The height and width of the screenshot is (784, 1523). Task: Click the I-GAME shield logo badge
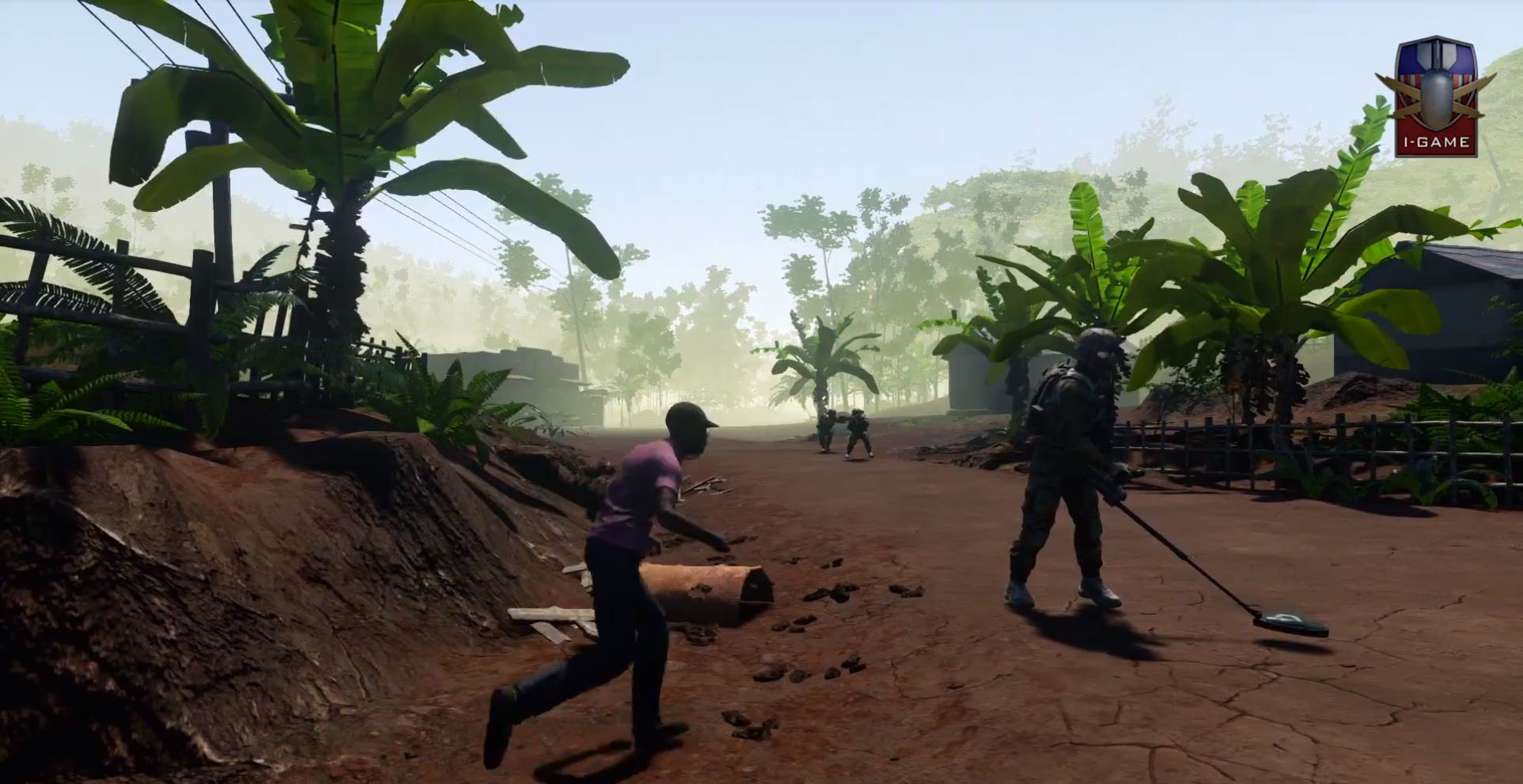pos(1435,97)
